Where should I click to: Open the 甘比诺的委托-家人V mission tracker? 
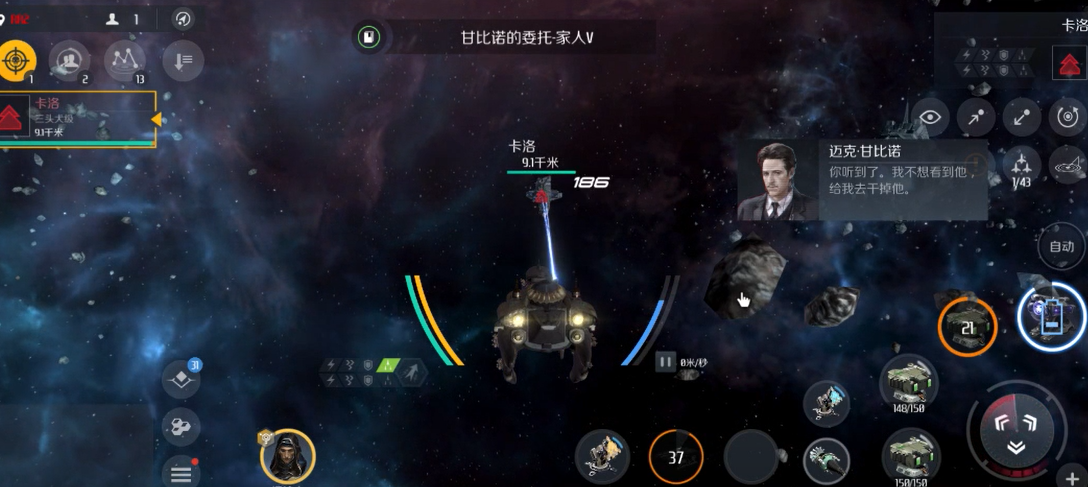tap(526, 38)
